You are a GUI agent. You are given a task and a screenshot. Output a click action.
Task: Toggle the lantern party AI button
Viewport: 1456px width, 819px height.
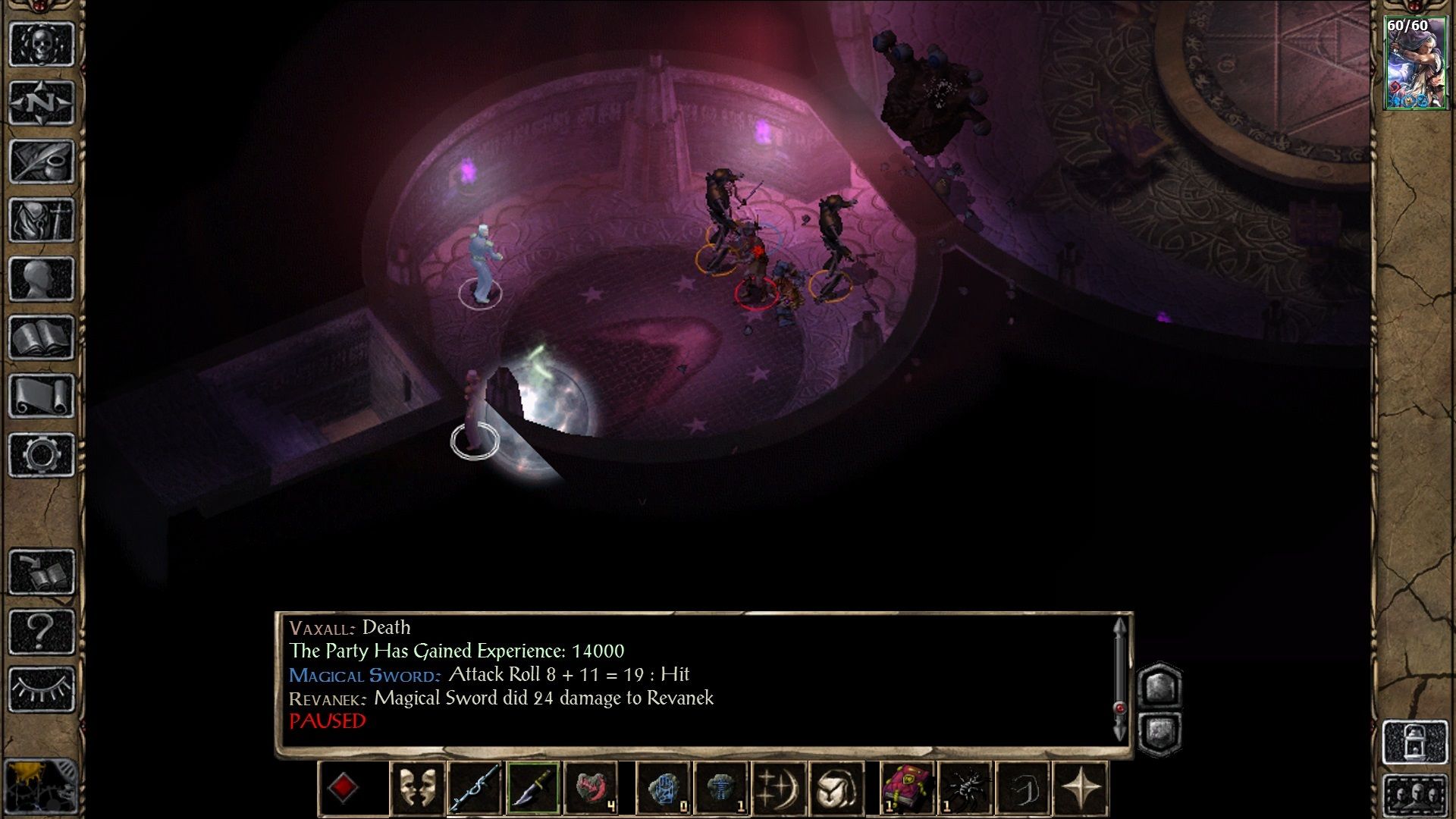click(1415, 742)
